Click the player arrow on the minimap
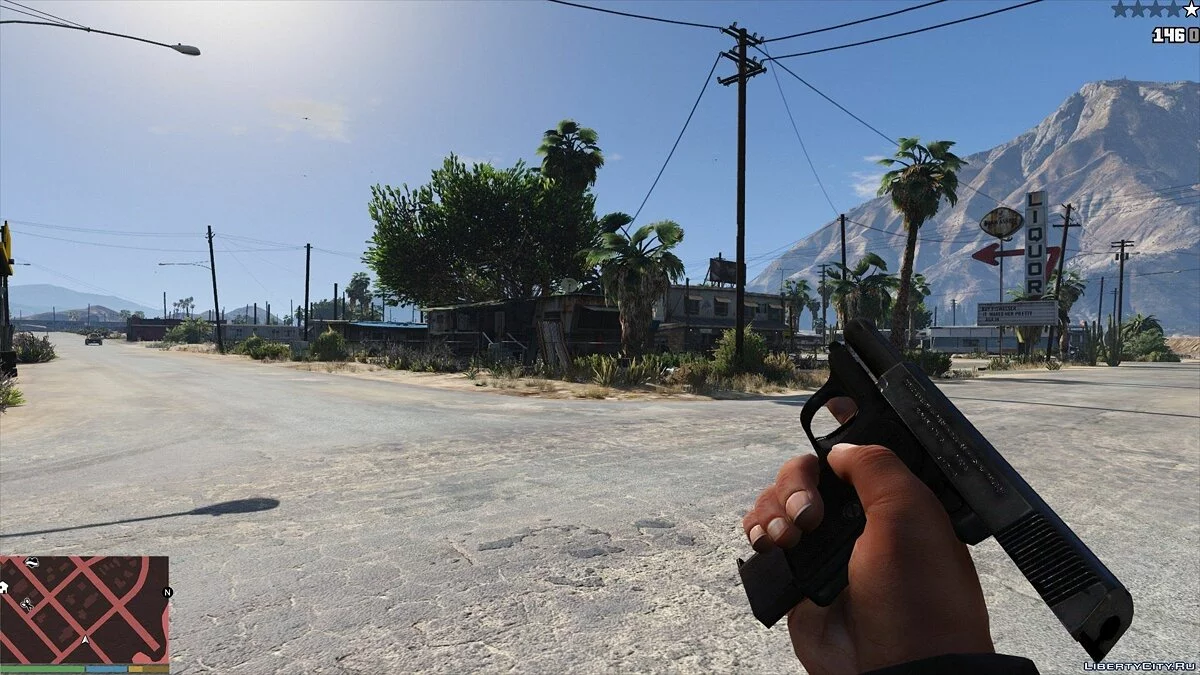The image size is (1200, 675). point(85,640)
